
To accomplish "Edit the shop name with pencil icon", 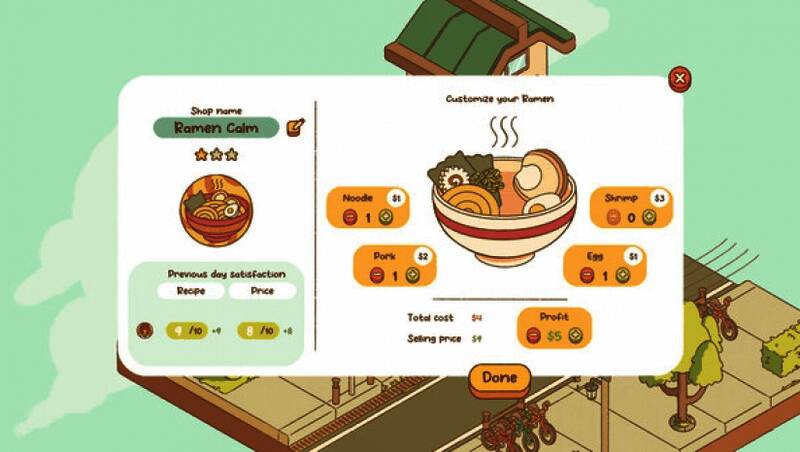I will 295,127.
